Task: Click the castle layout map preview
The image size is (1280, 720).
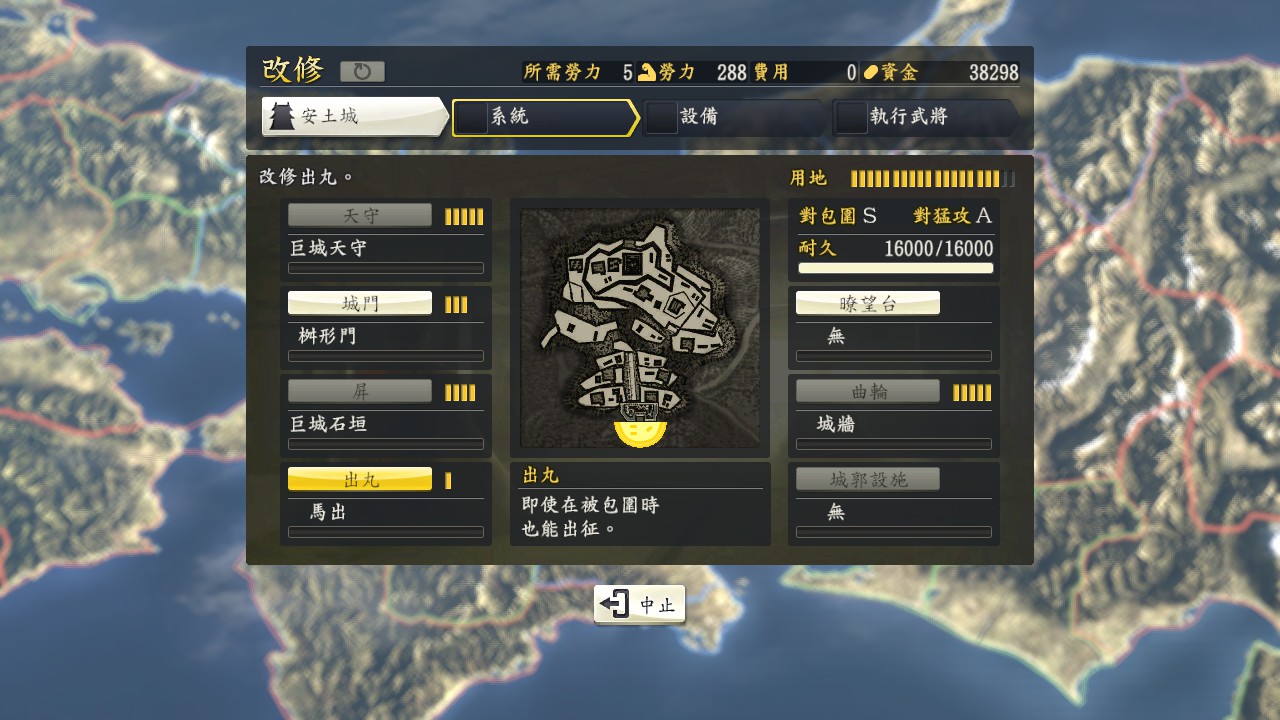Action: 640,325
